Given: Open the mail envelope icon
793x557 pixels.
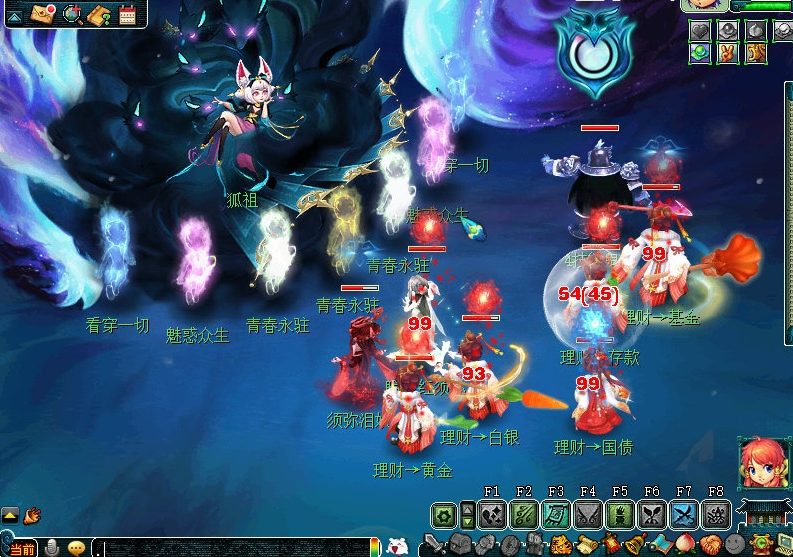Looking at the screenshot, I should (43, 13).
